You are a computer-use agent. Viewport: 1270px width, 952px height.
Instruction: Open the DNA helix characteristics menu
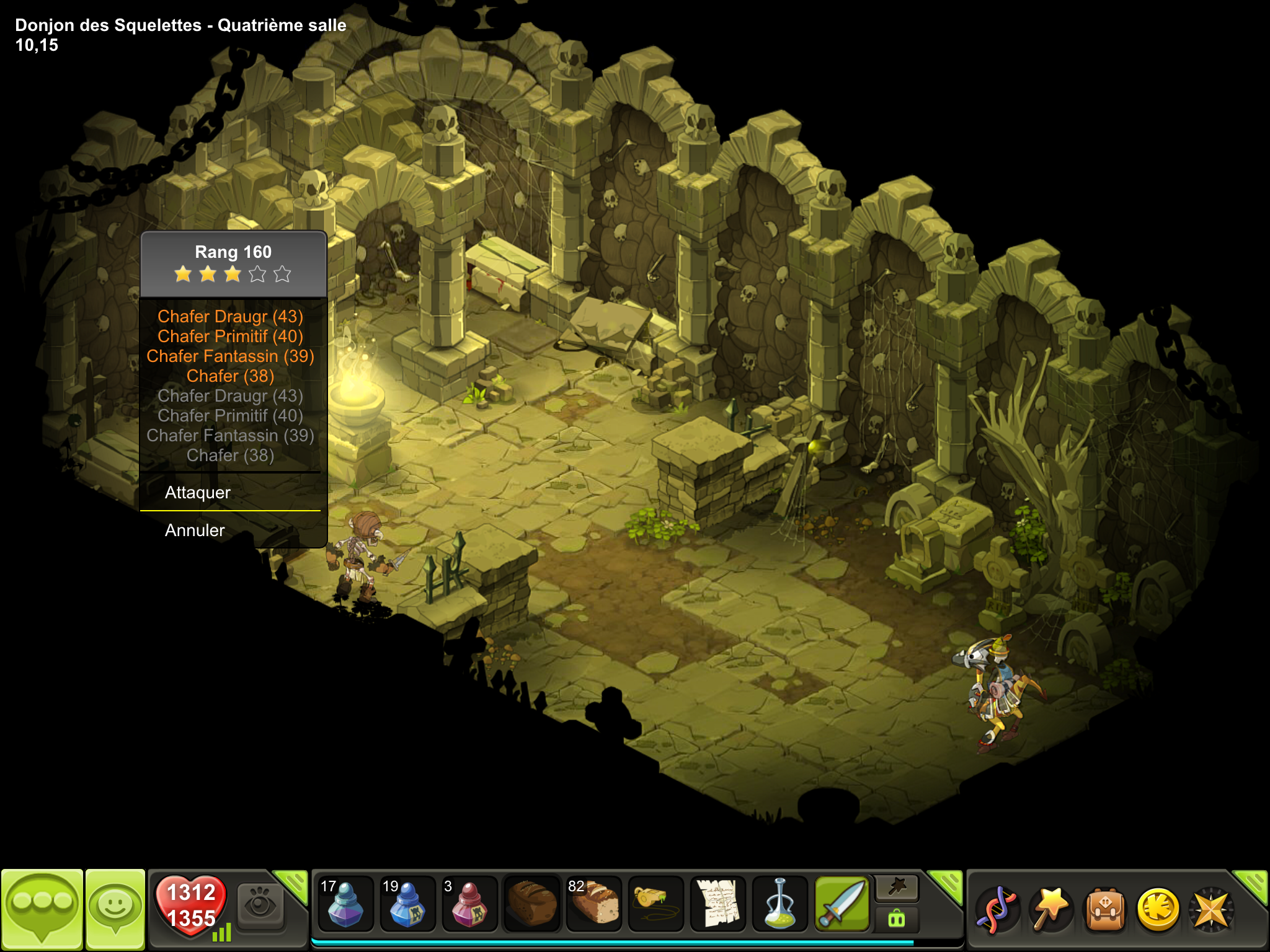[995, 909]
